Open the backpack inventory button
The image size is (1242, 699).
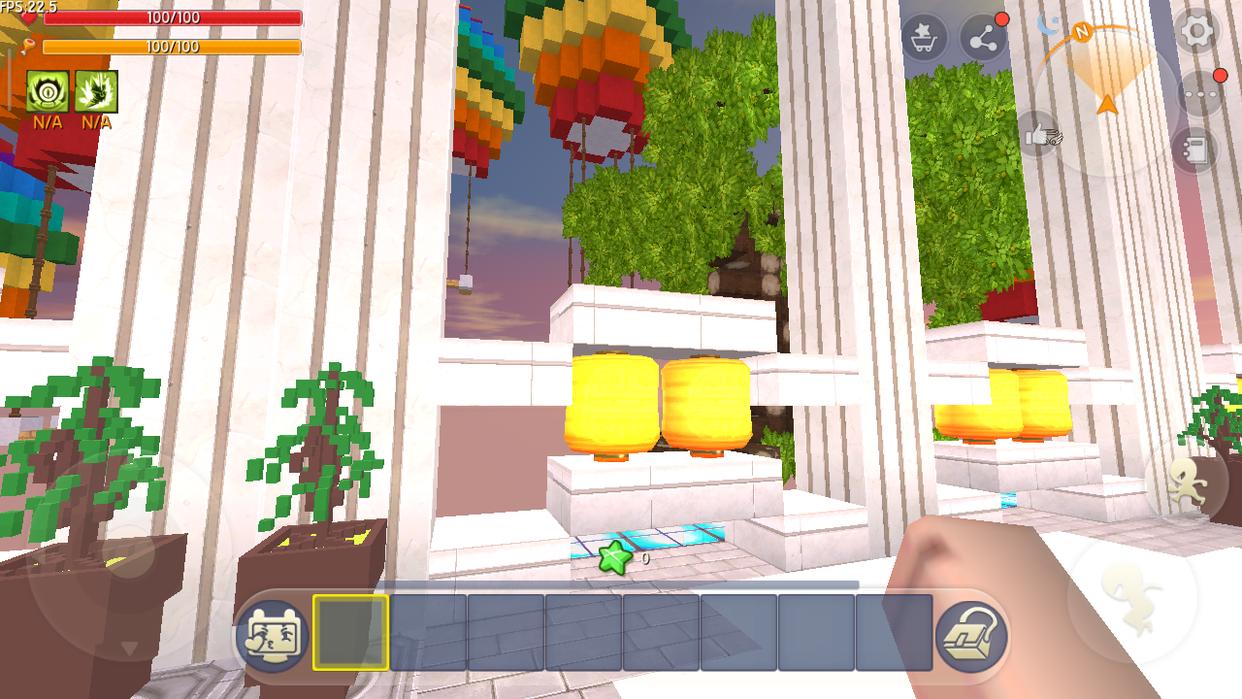970,633
